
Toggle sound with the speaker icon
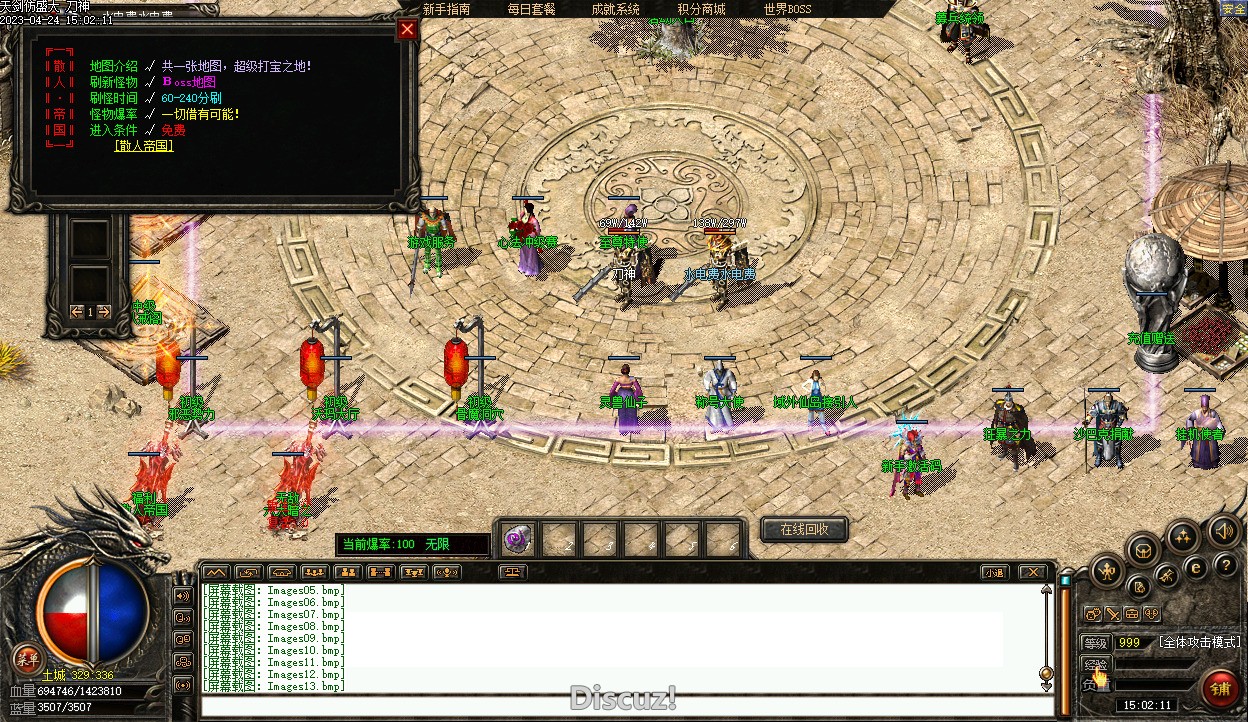[x=1222, y=530]
